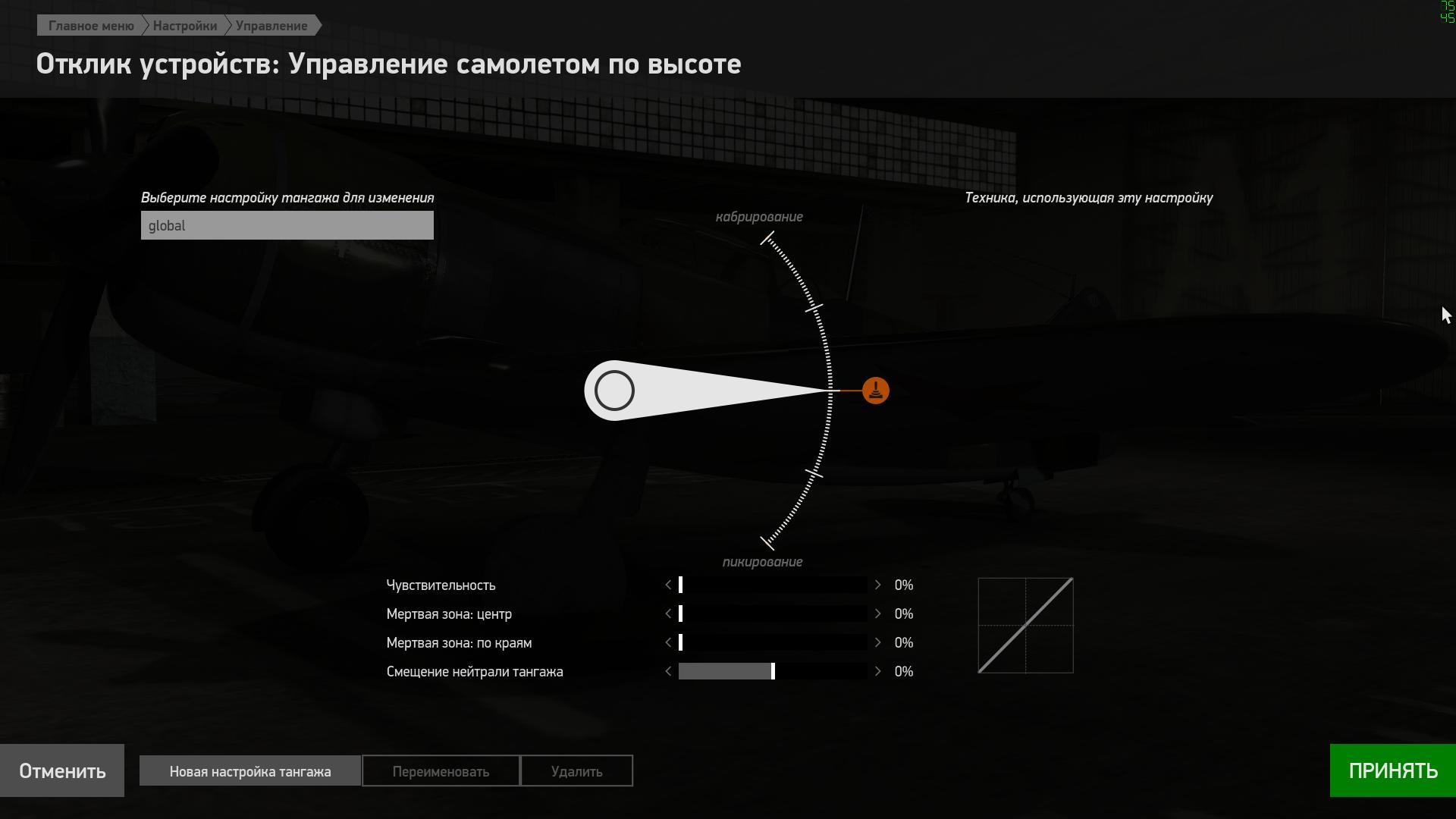Decrease Чувствительность with left arrow
Screen dimensions: 1456x819
click(668, 585)
